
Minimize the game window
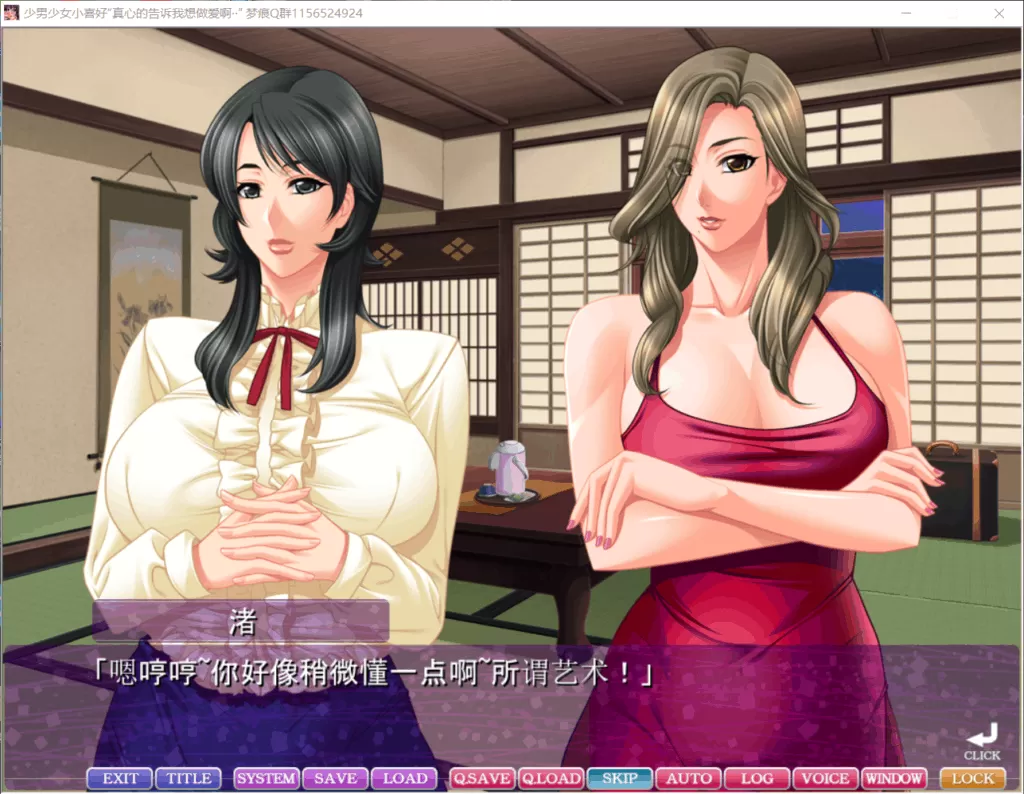tap(905, 13)
